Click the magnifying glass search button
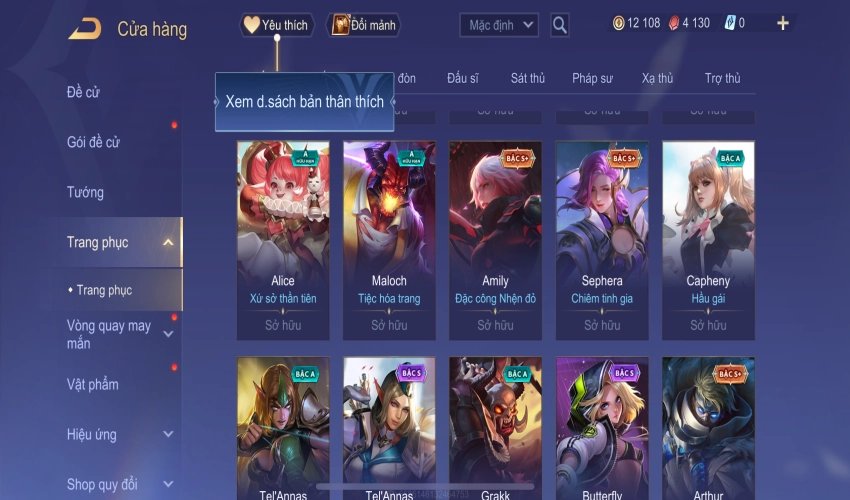Screen dimensions: 850x500 coord(560,25)
